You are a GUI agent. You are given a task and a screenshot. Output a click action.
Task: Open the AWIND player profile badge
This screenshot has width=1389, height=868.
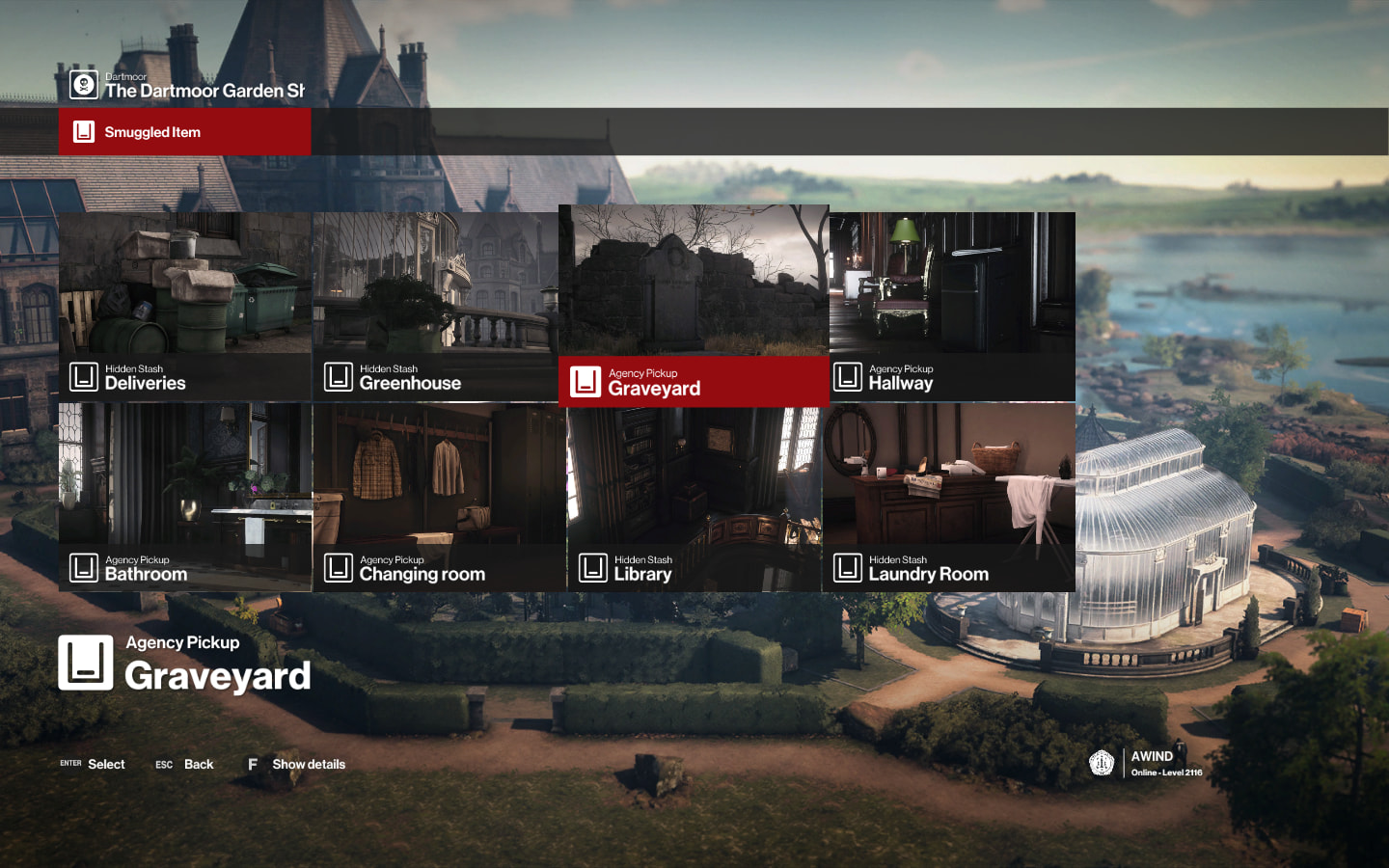click(x=1146, y=763)
